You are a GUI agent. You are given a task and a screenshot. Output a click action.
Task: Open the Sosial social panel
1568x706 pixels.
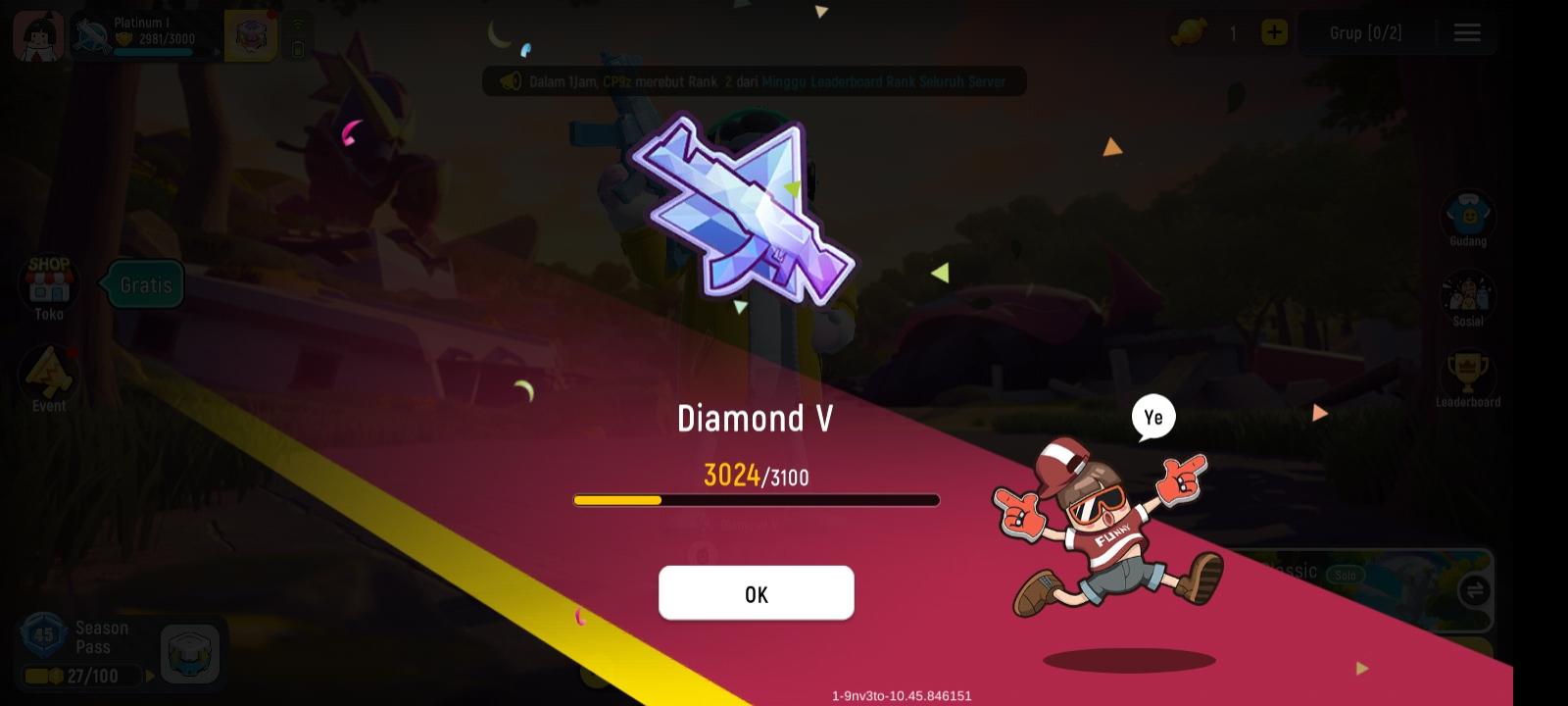pos(1466,299)
